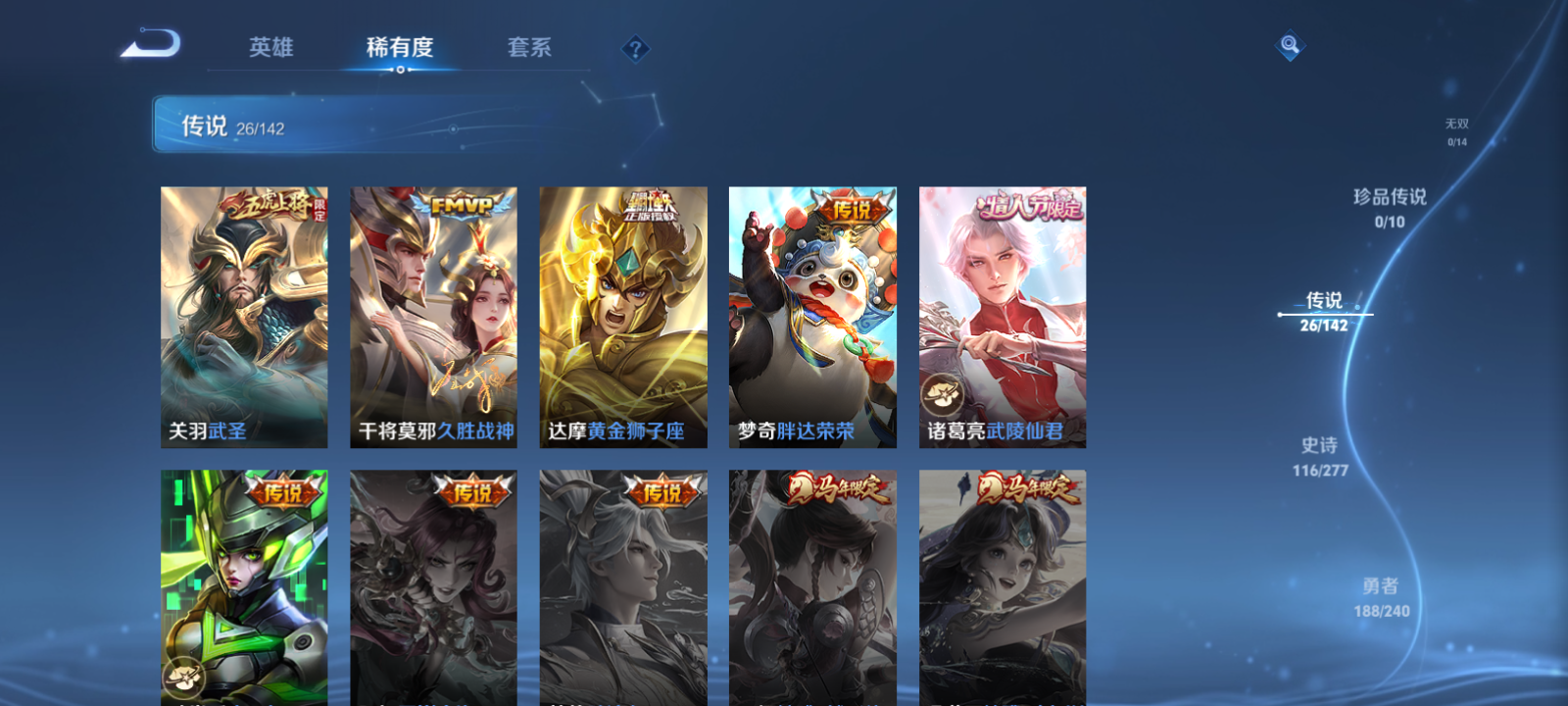Image resolution: width=1568 pixels, height=706 pixels.
Task: Switch to the 套系 tab
Action: point(530,47)
